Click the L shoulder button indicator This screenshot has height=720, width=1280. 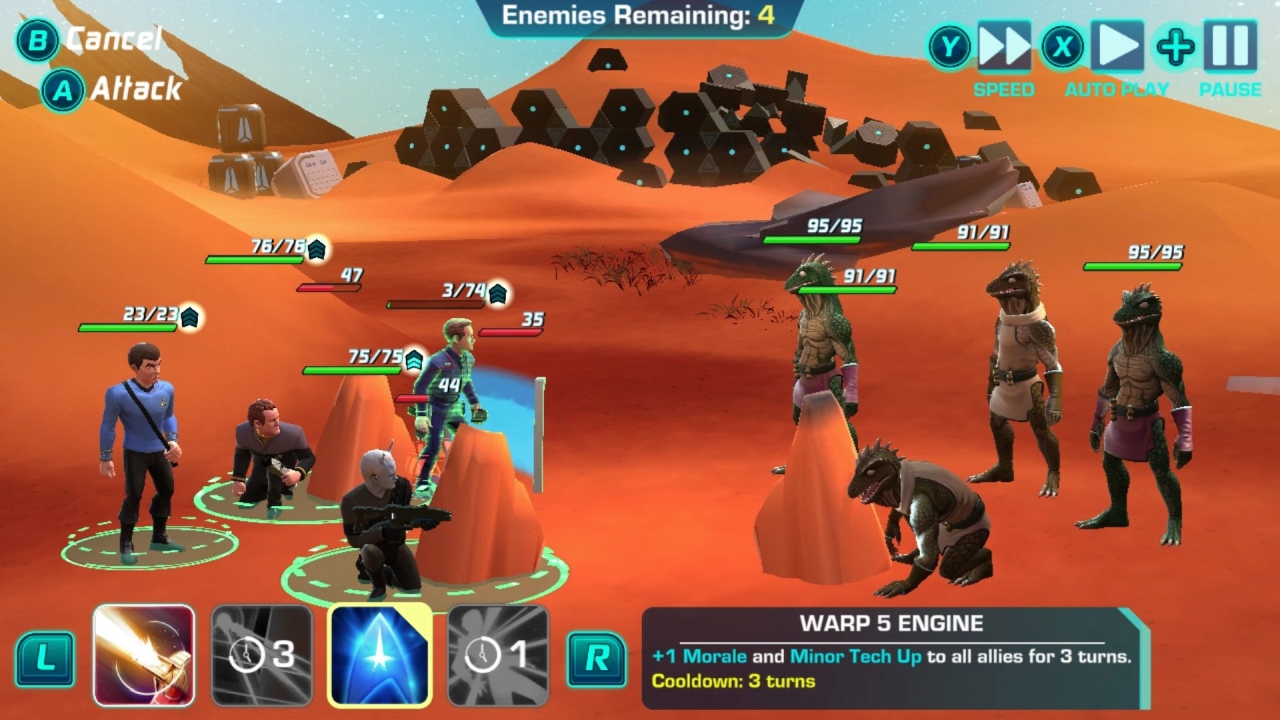point(44,658)
